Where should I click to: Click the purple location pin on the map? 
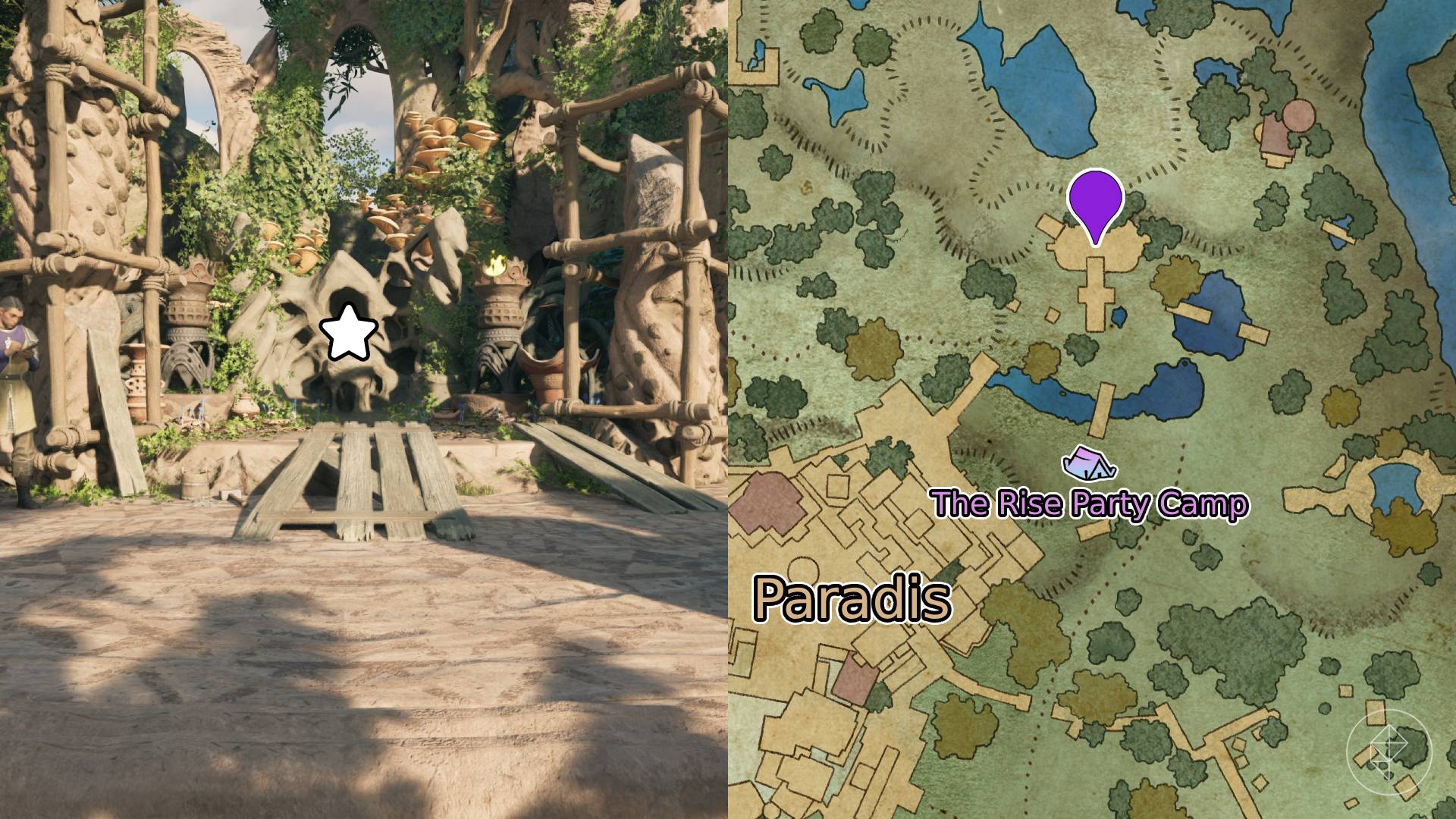[1094, 201]
